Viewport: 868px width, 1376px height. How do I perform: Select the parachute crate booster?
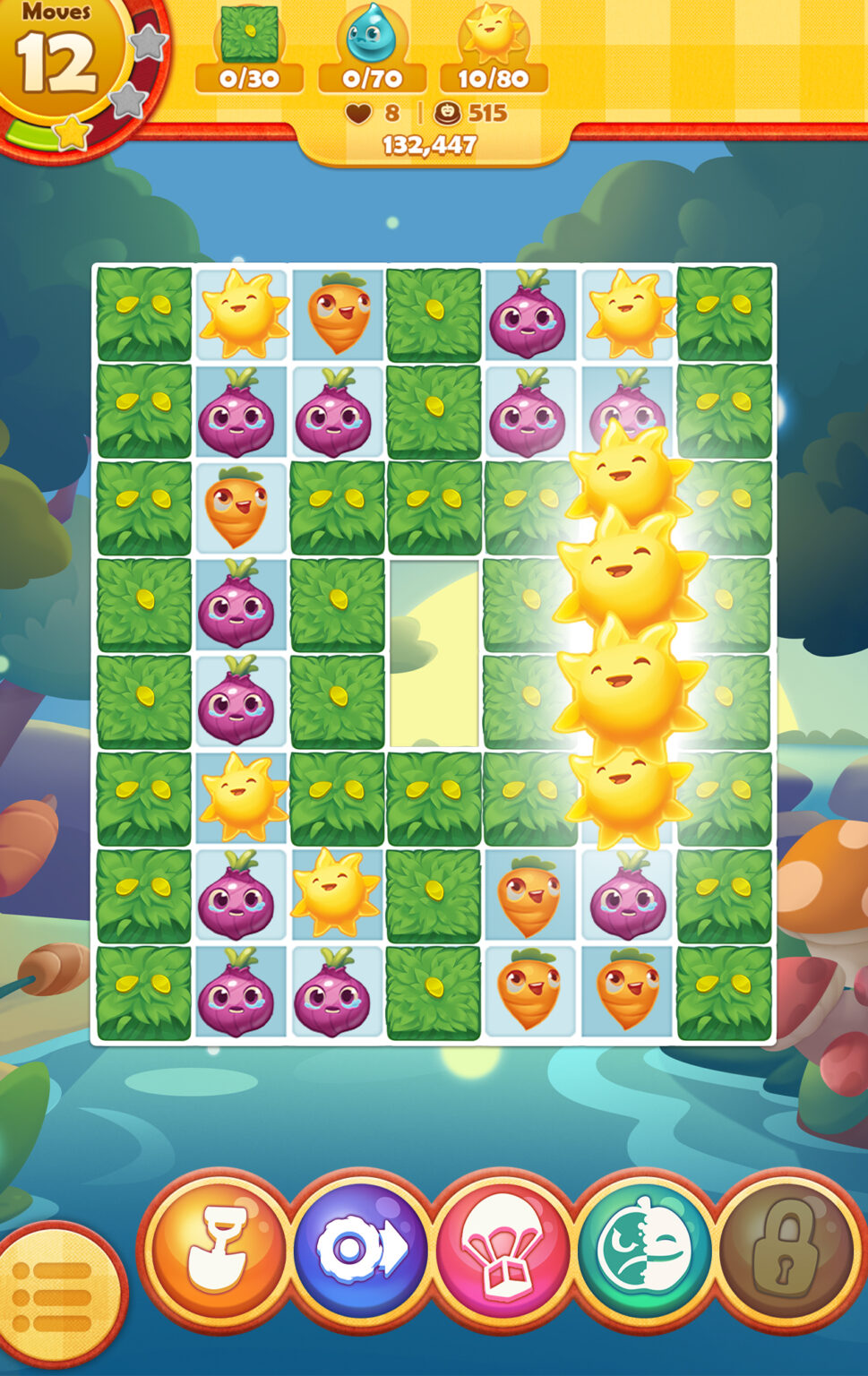[503, 1248]
